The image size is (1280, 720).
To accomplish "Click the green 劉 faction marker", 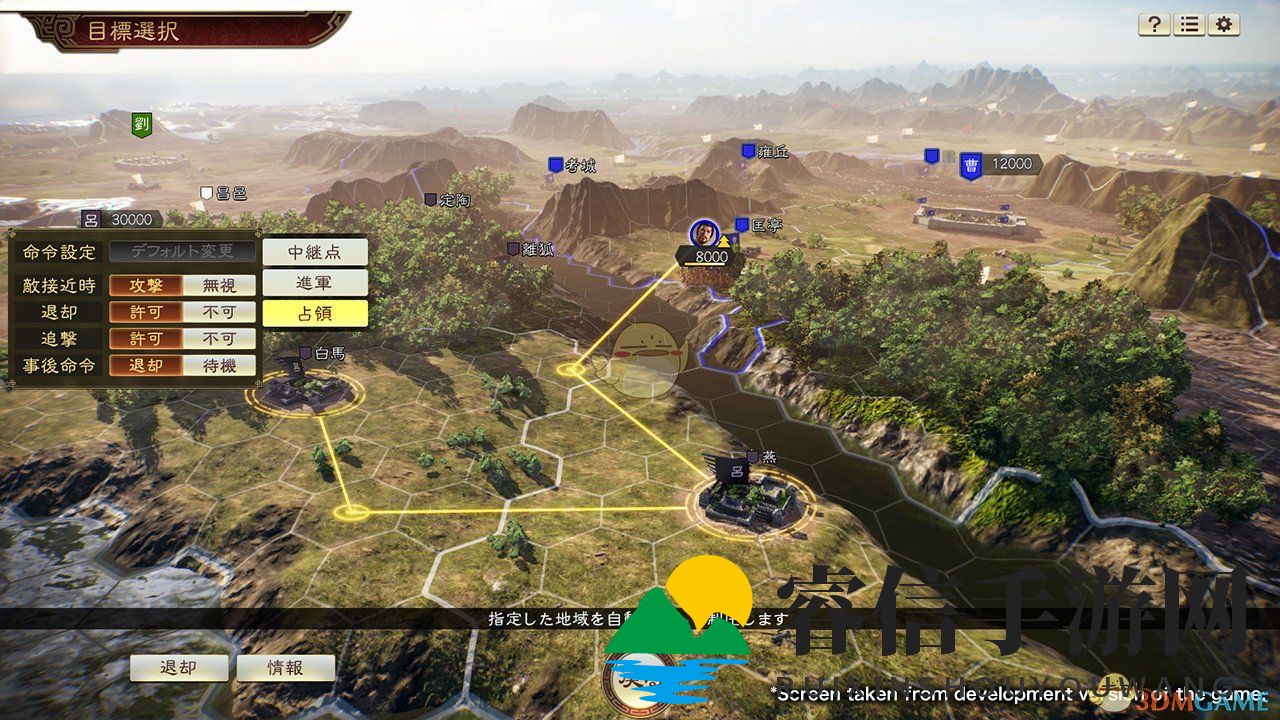I will tap(141, 125).
